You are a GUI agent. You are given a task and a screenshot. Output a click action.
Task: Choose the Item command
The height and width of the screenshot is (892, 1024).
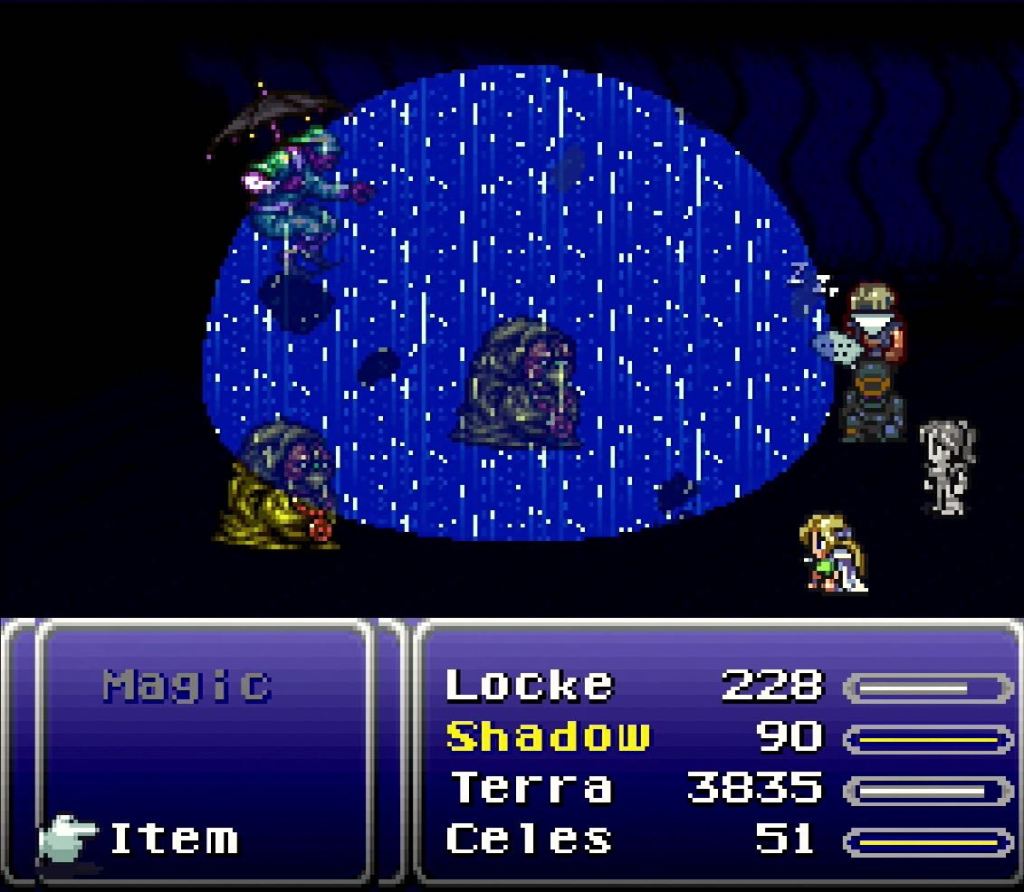coord(174,838)
